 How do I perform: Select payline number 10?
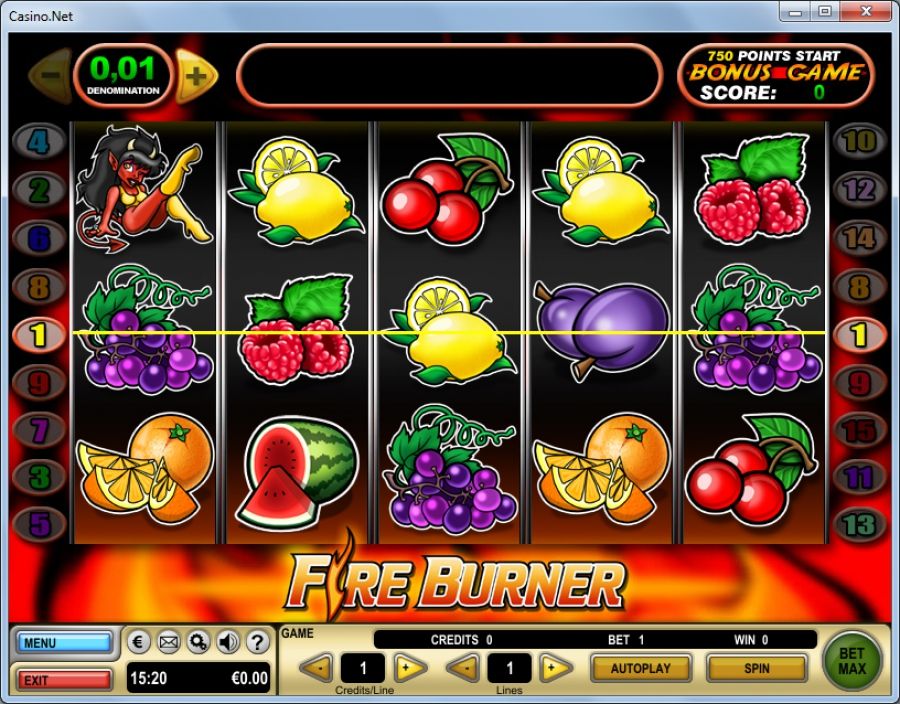click(859, 141)
